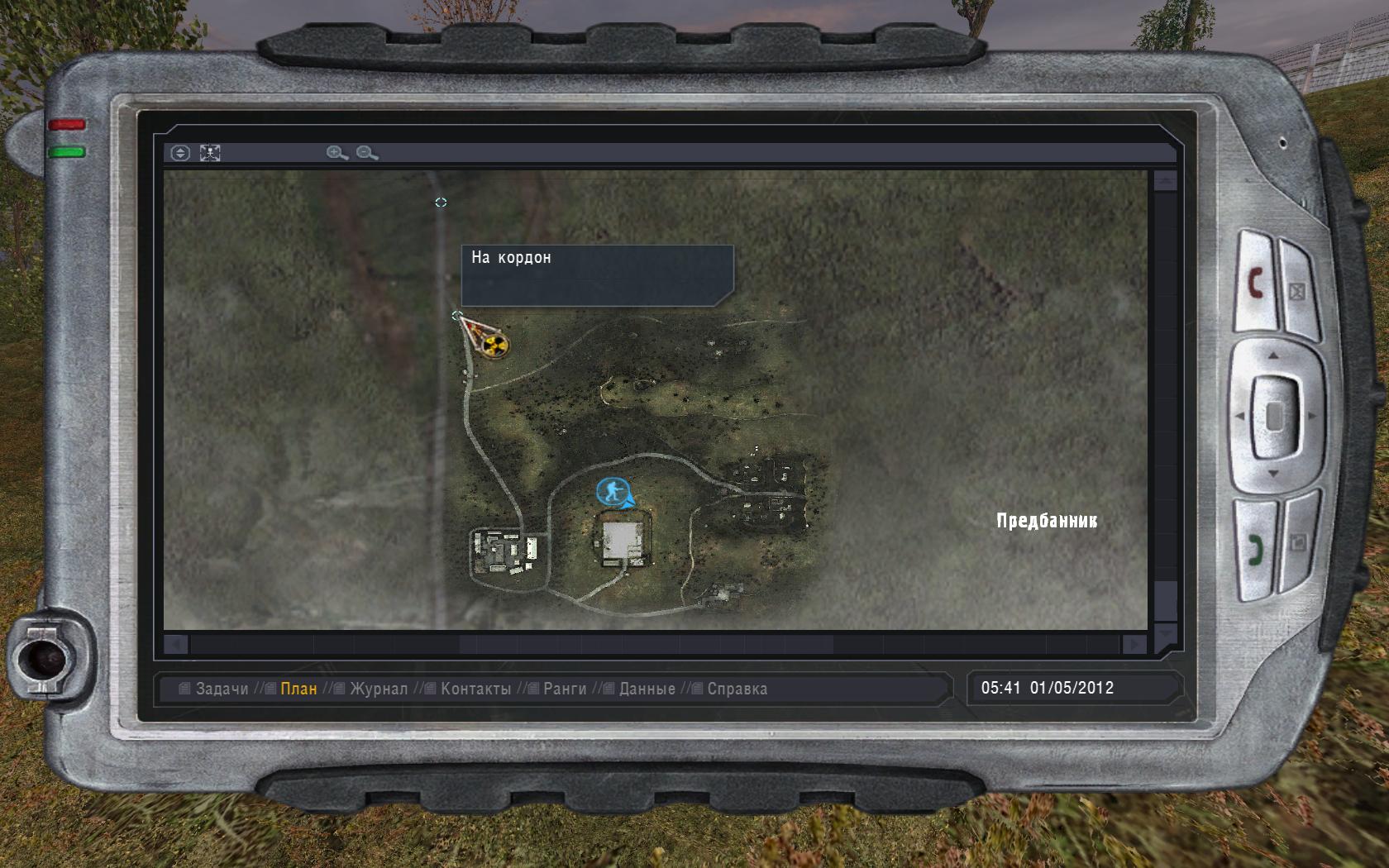Select the radiation task marker on the map

click(496, 345)
